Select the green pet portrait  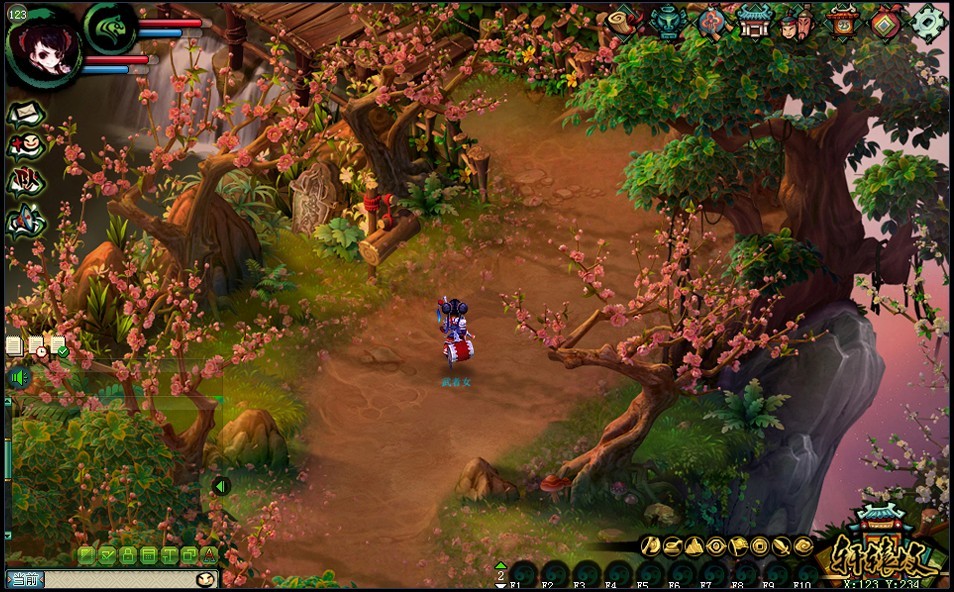[x=109, y=27]
